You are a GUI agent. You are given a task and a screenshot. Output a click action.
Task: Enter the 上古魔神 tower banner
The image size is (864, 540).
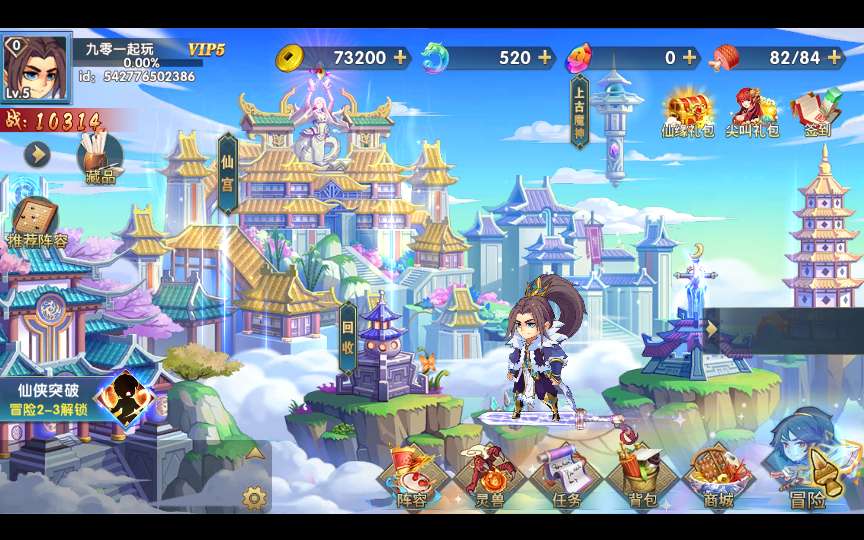pyautogui.click(x=579, y=111)
